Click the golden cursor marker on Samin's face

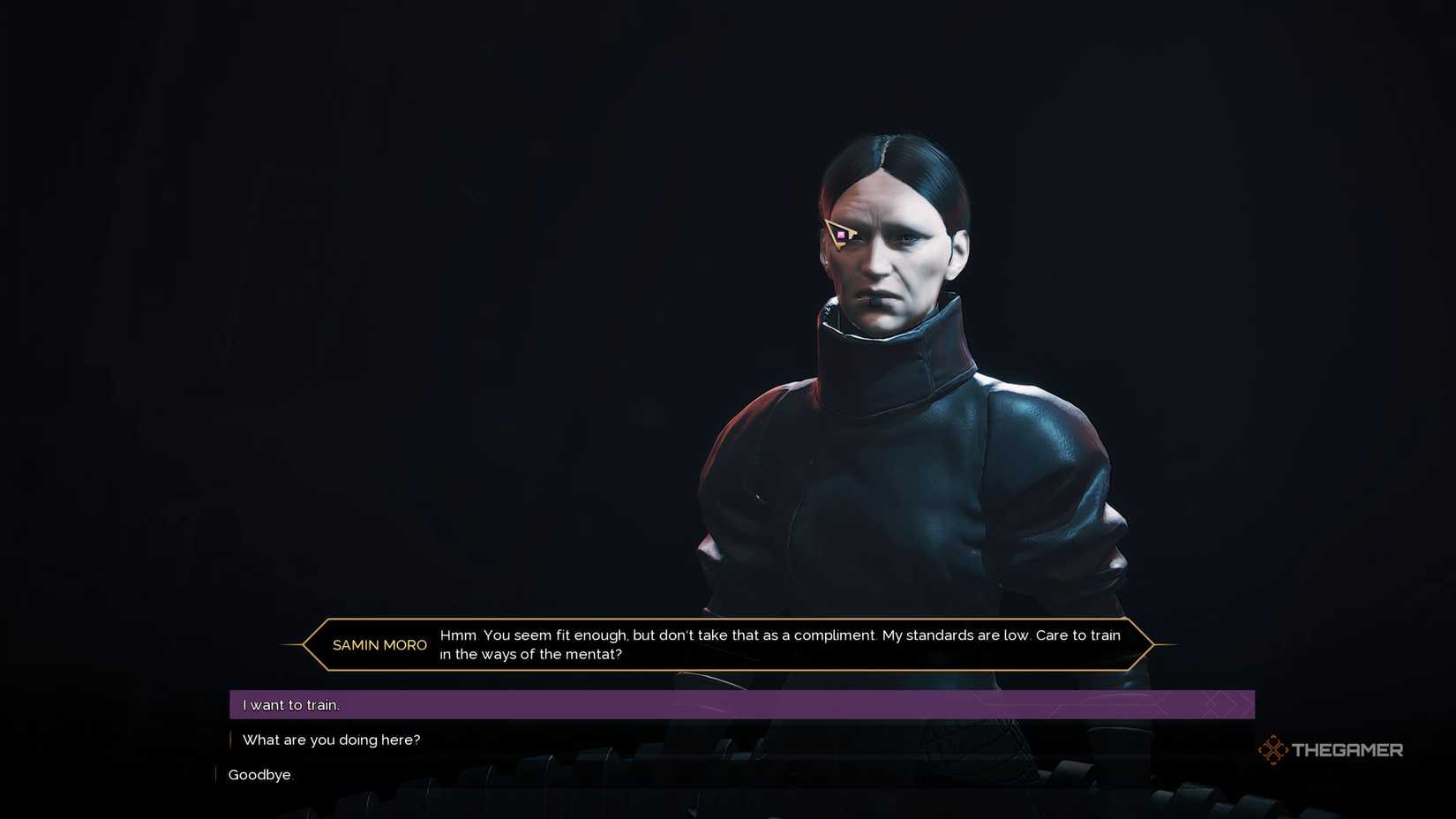840,237
